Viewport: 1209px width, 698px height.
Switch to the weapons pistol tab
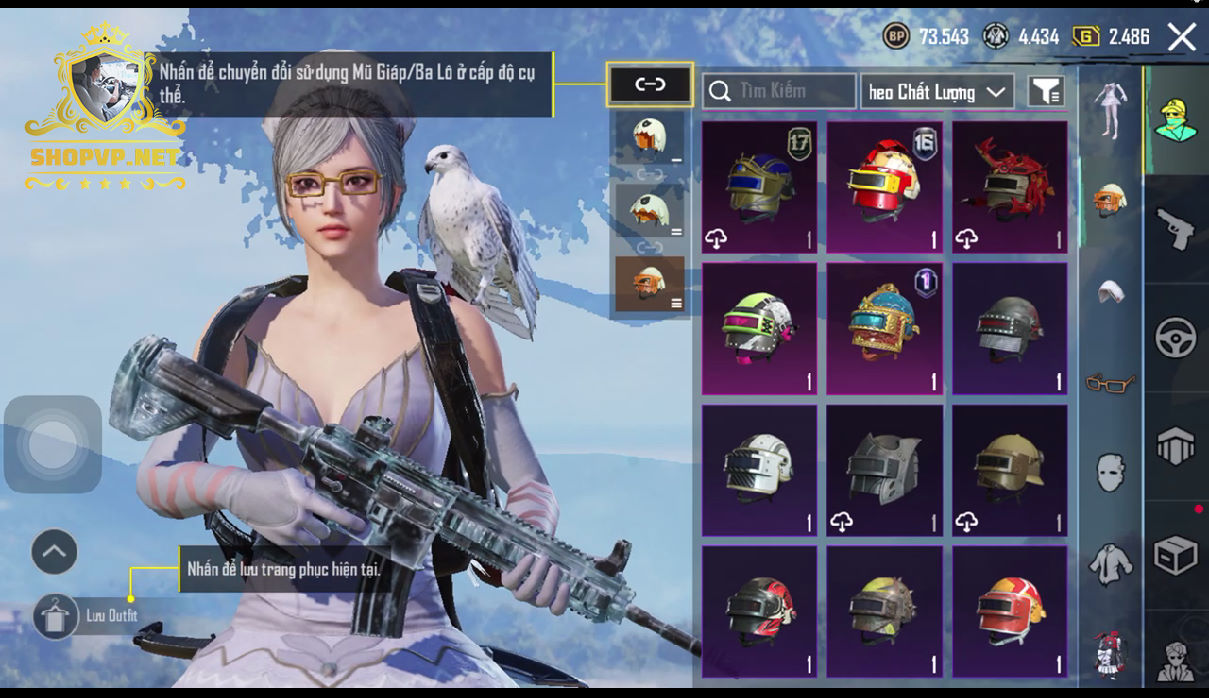[x=1176, y=230]
